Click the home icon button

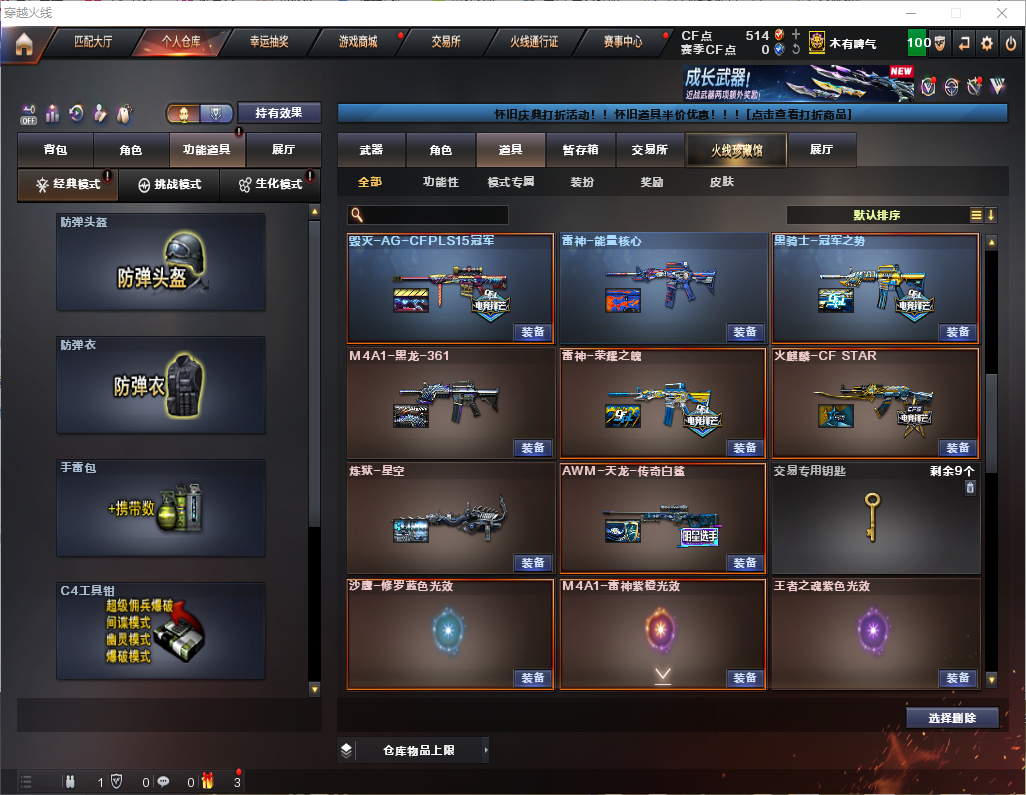[x=23, y=43]
